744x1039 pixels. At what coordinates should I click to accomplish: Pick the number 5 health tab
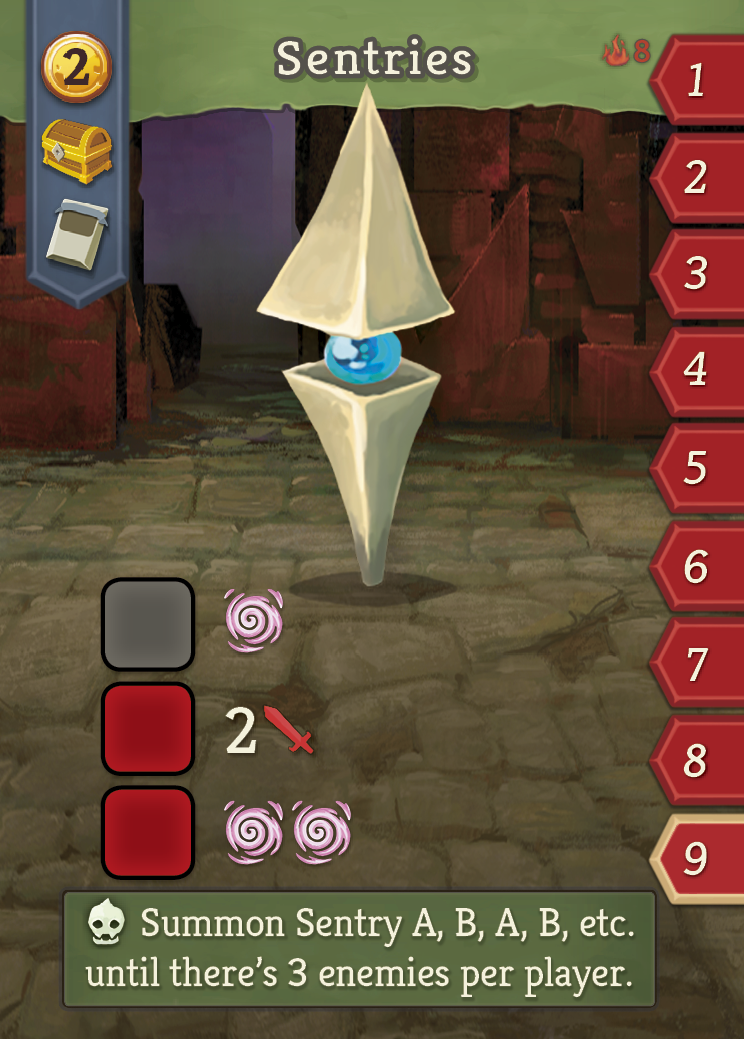697,468
